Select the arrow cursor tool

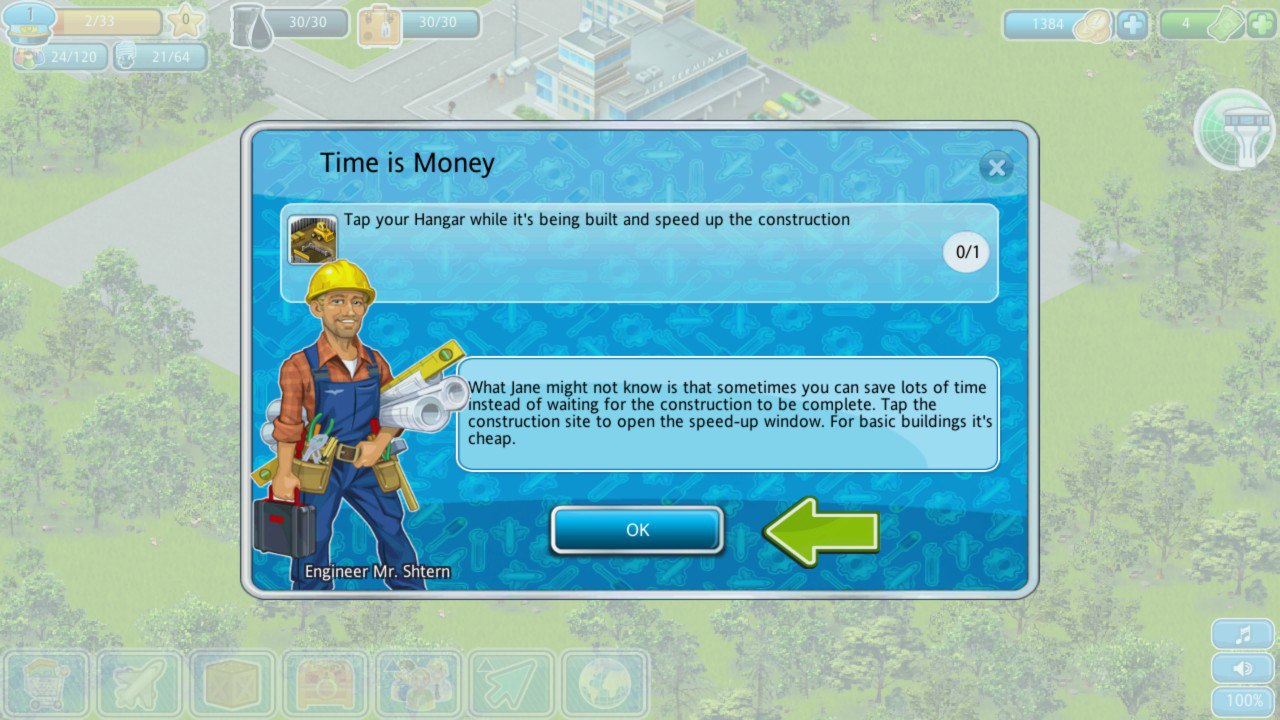(511, 686)
